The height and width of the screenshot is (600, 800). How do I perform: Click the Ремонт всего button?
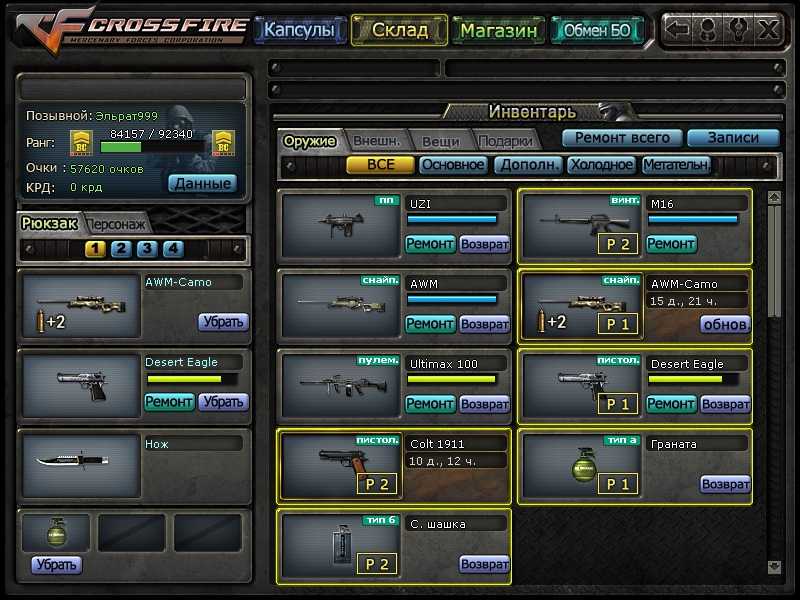621,138
